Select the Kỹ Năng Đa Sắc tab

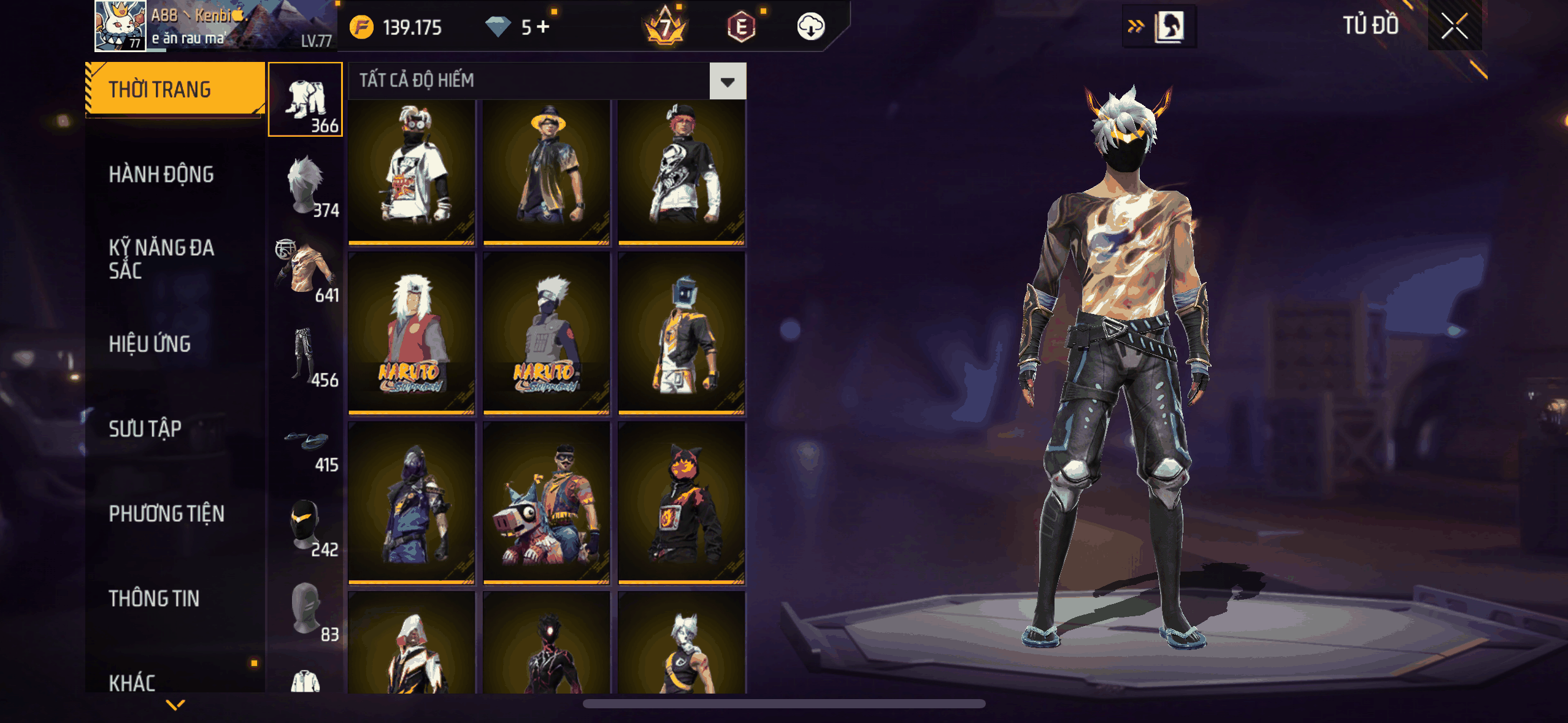[161, 259]
